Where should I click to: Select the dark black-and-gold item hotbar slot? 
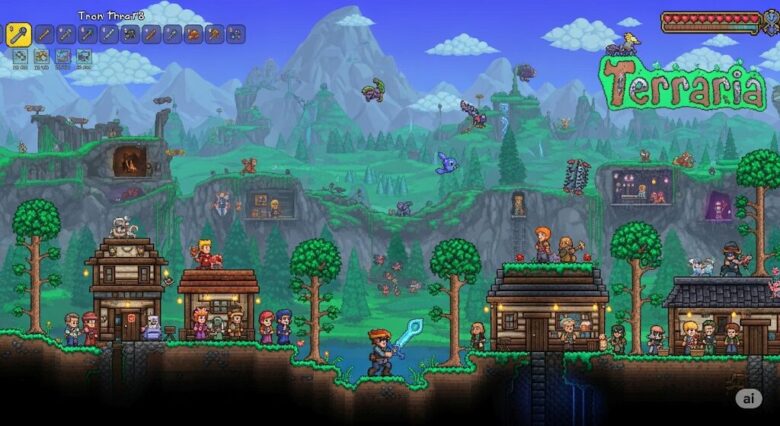(130, 35)
